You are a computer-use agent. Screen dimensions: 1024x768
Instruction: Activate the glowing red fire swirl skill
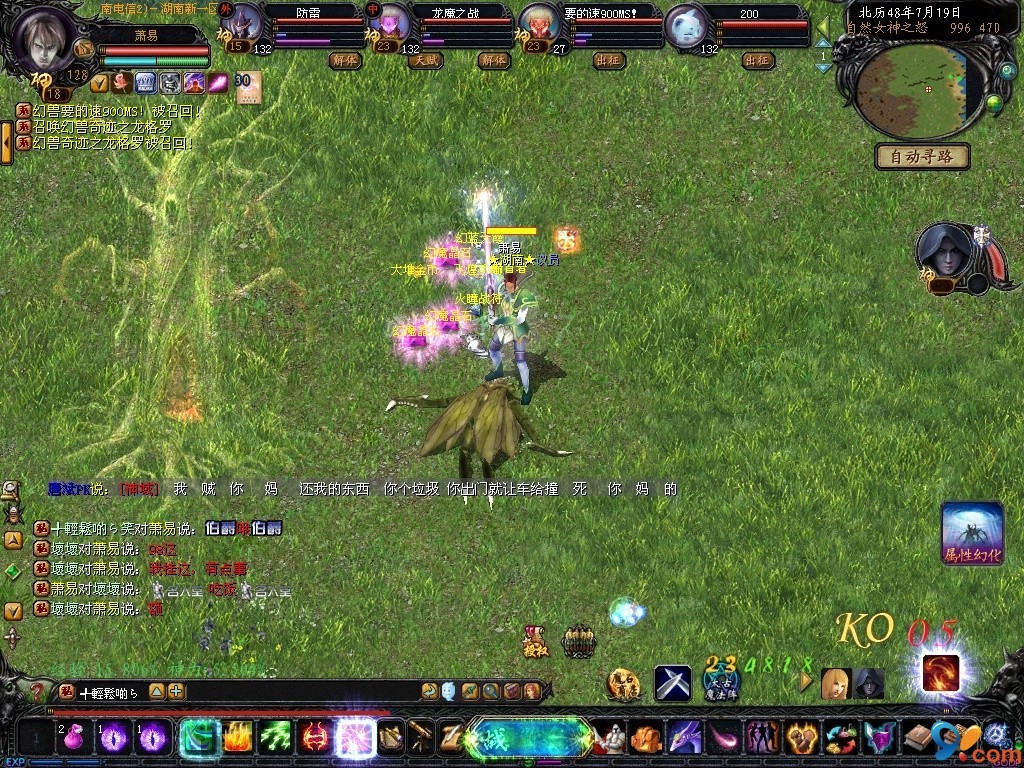click(940, 673)
